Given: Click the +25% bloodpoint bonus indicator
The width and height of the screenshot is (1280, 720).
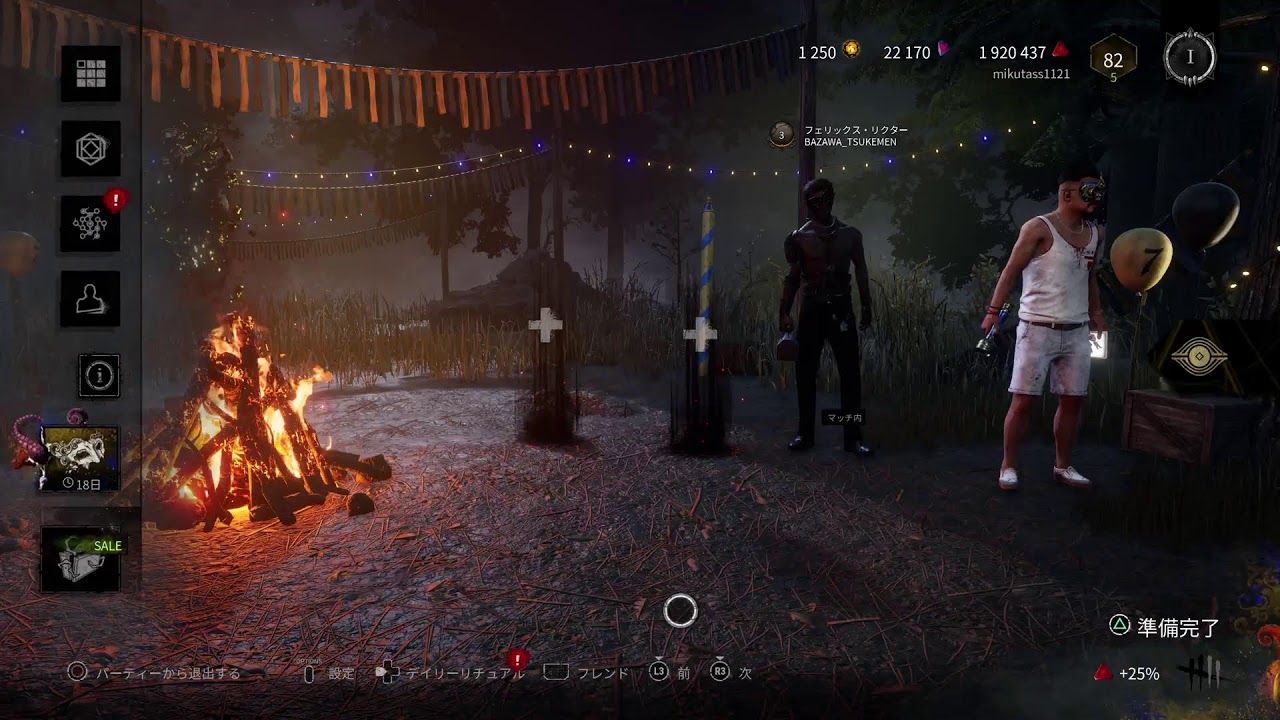Looking at the screenshot, I should pos(1130,674).
